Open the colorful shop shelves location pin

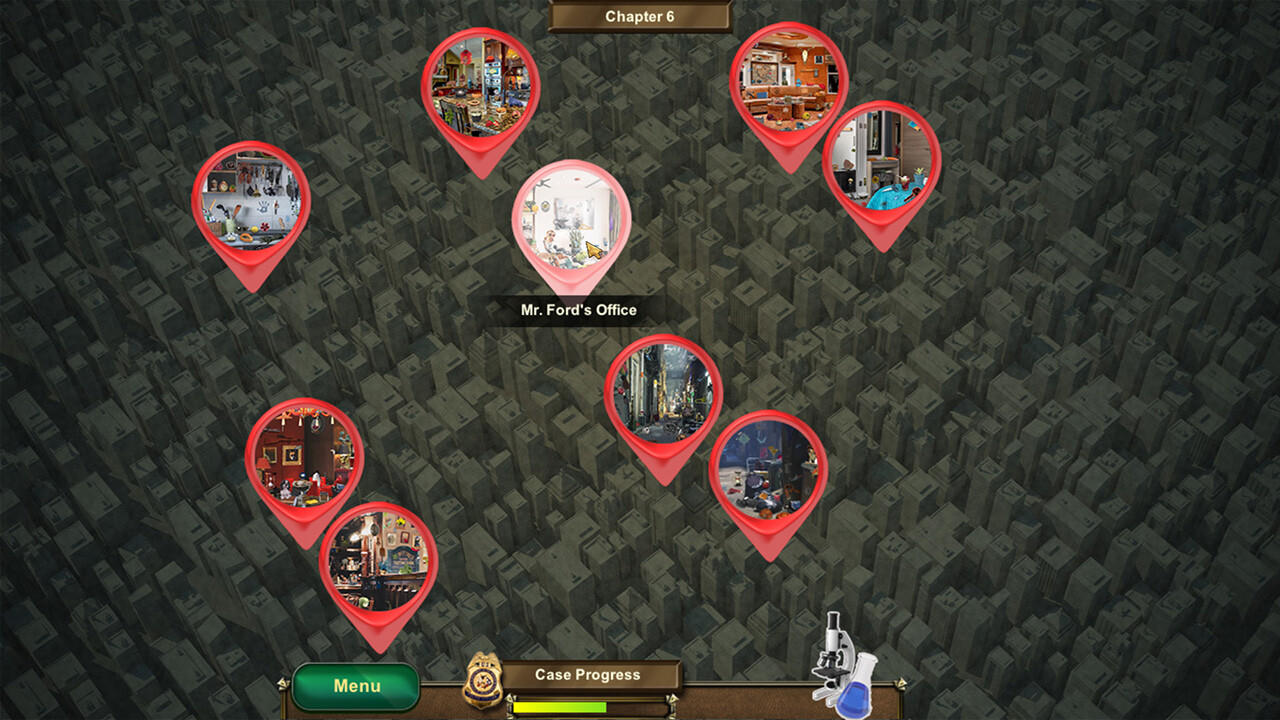[480, 87]
